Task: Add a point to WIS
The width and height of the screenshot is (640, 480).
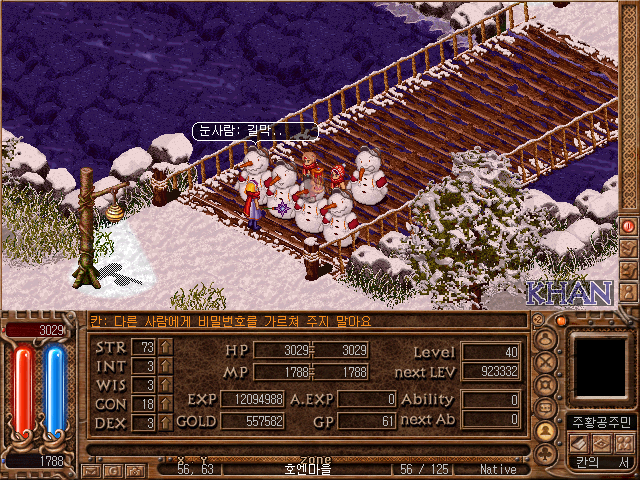Action: 166,385
